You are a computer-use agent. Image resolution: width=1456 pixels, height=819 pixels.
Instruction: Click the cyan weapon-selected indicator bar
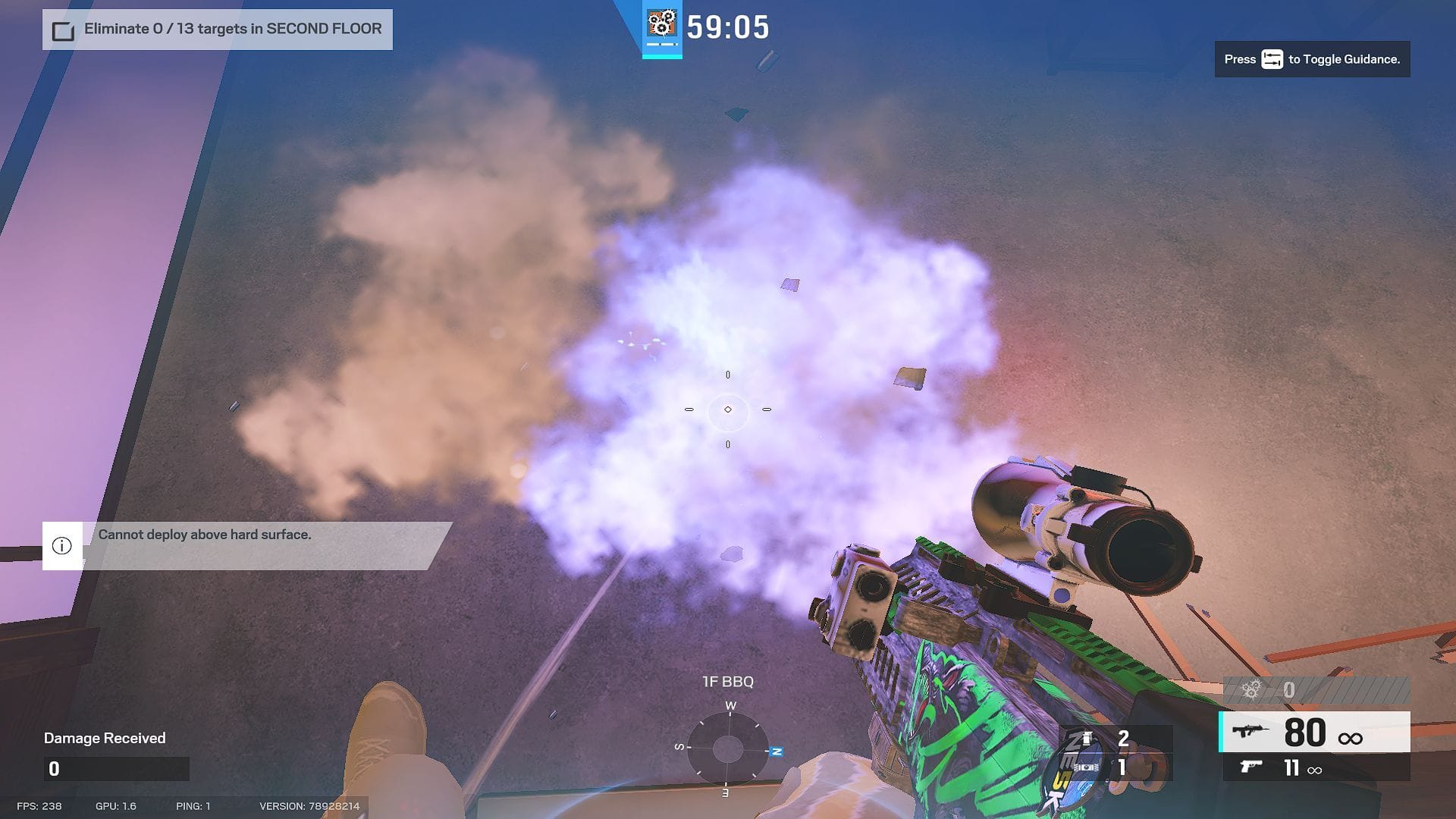(x=1222, y=732)
